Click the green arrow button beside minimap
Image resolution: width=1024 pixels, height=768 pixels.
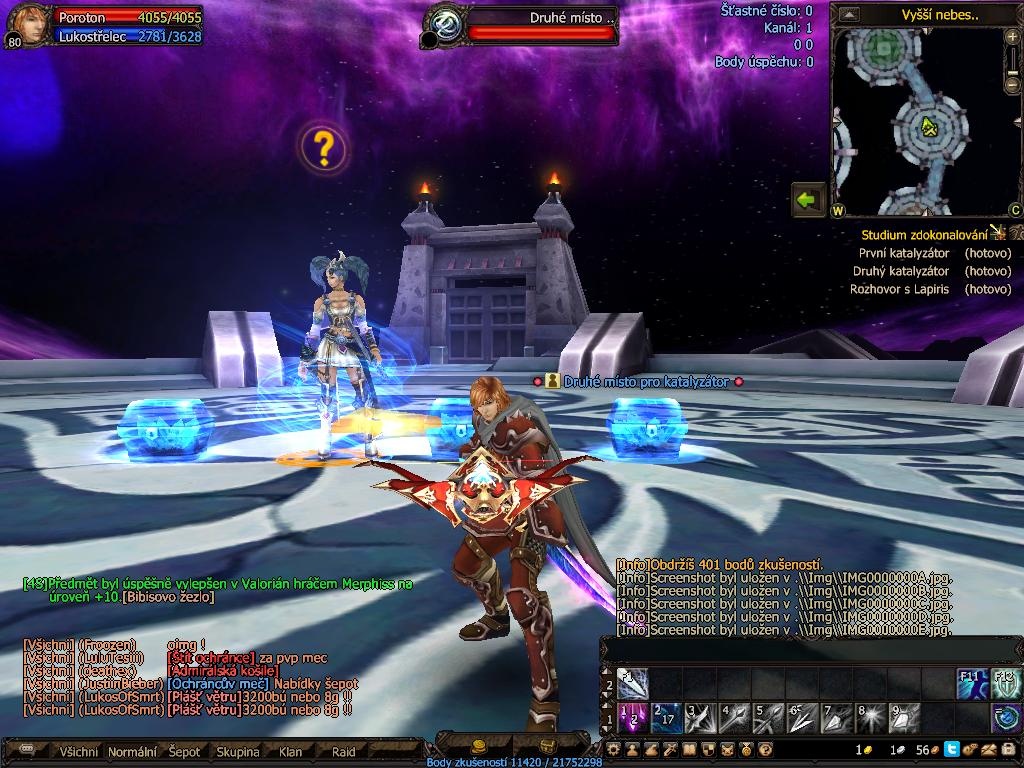point(807,199)
